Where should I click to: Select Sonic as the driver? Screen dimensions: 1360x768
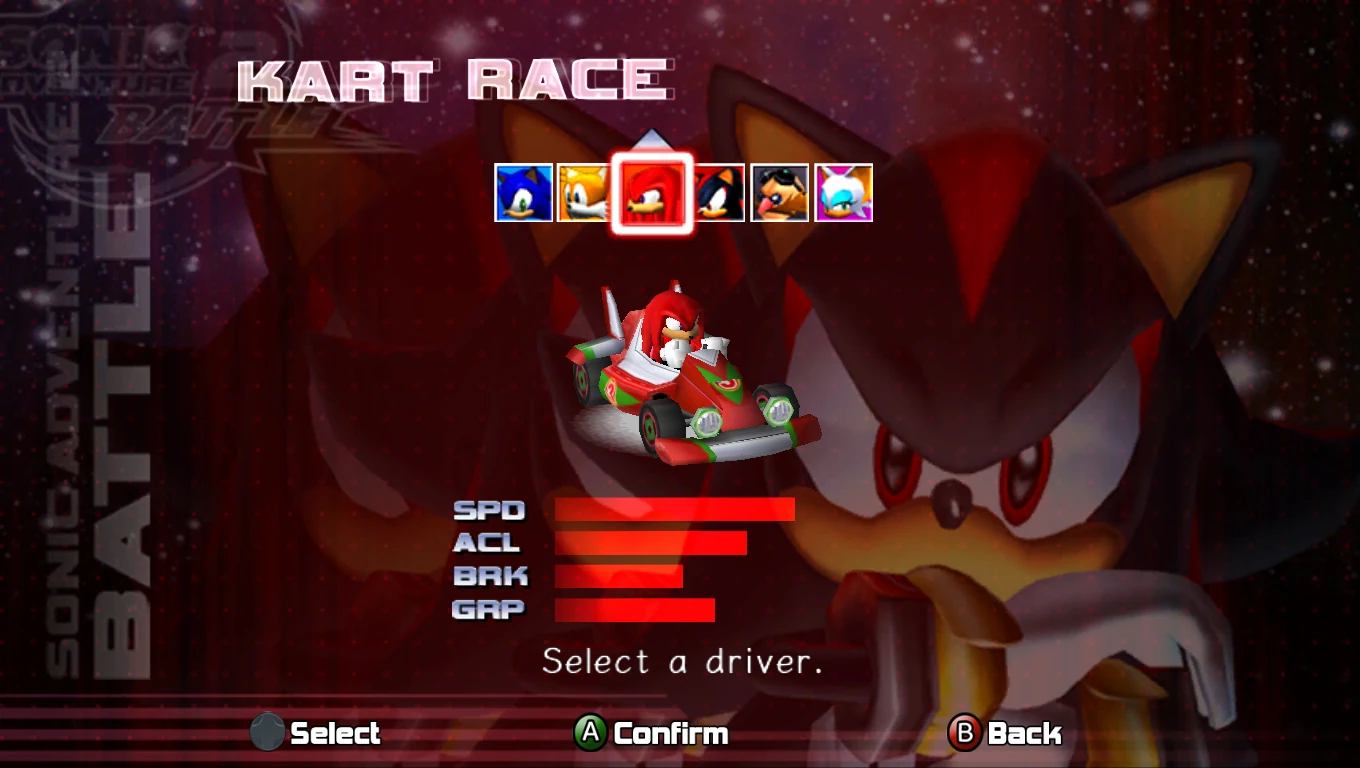[x=523, y=193]
